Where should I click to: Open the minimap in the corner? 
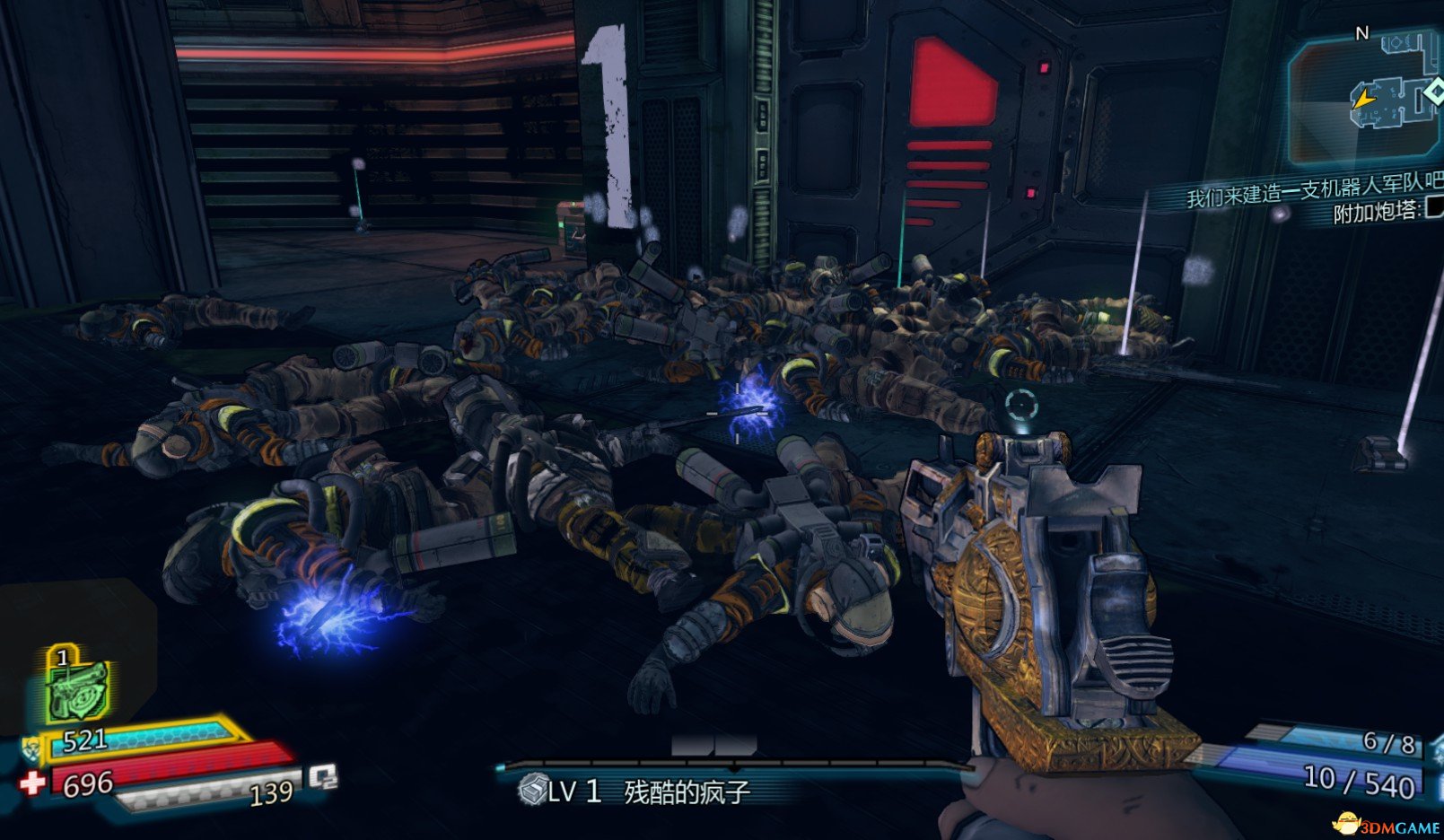pos(1364,99)
